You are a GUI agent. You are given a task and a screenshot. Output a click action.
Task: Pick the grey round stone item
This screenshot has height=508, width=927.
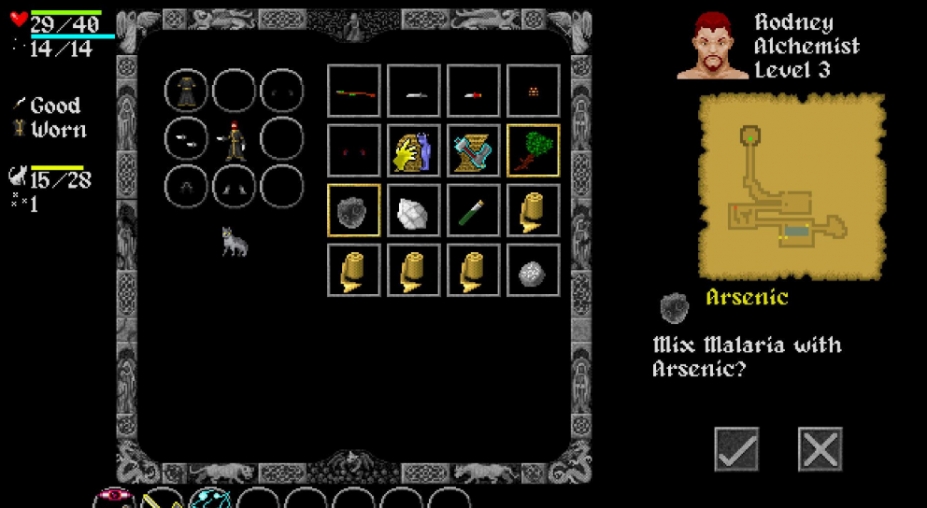[533, 270]
